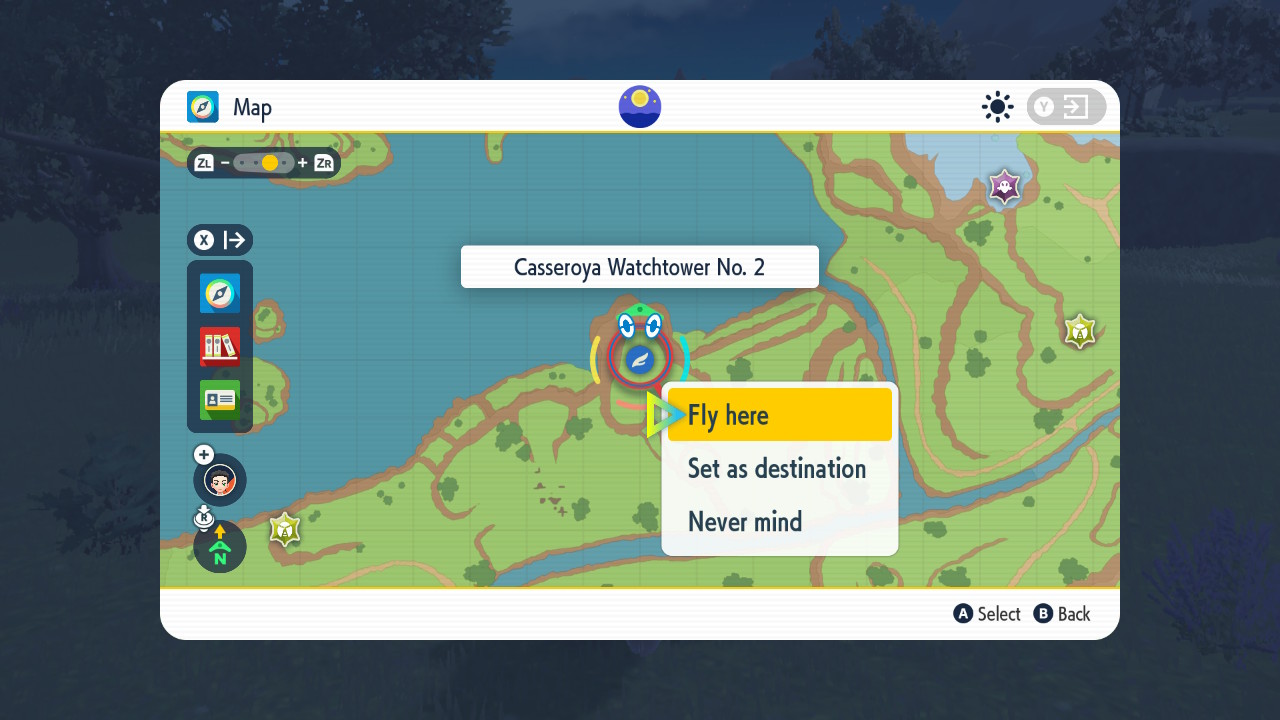Choose Never mind to cancel

click(745, 521)
